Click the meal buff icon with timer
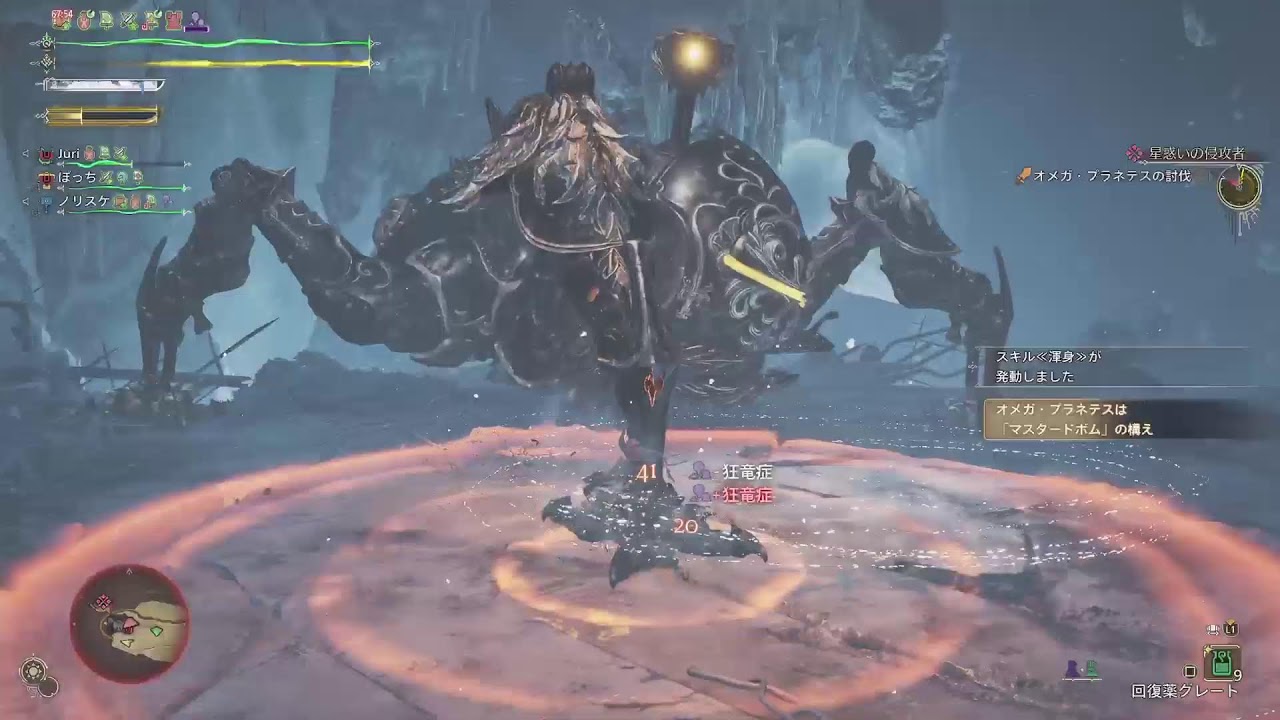 coord(62,18)
